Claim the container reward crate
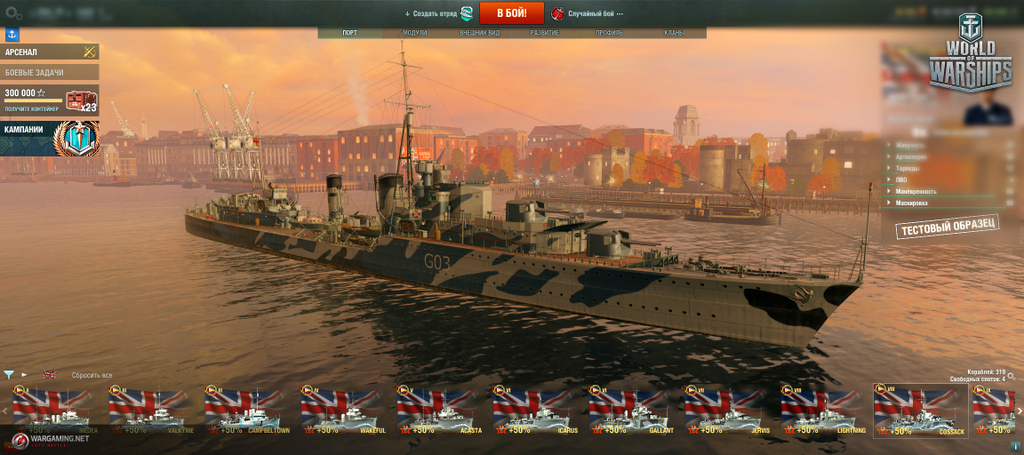The height and width of the screenshot is (455, 1024). click(x=80, y=100)
